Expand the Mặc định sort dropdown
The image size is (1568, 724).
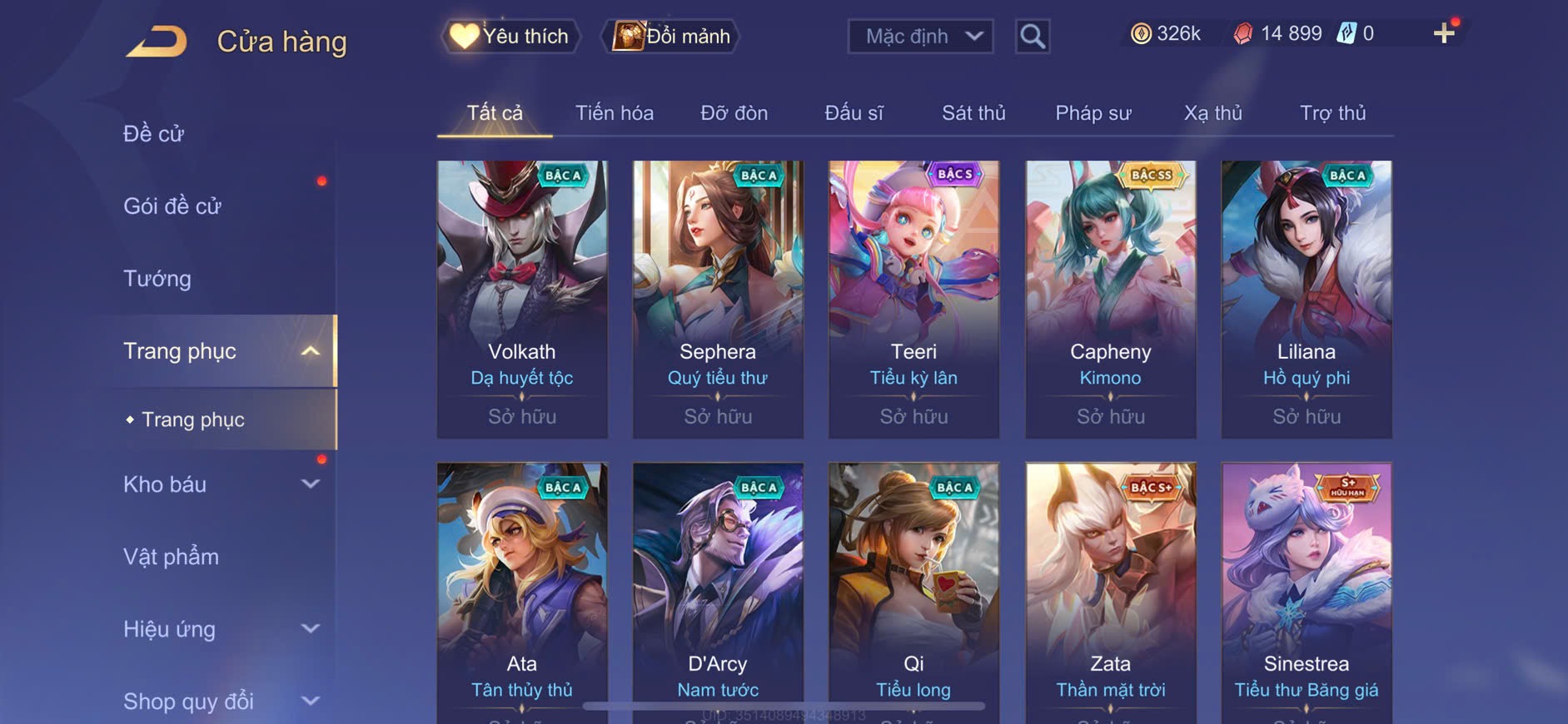pyautogui.click(x=920, y=37)
